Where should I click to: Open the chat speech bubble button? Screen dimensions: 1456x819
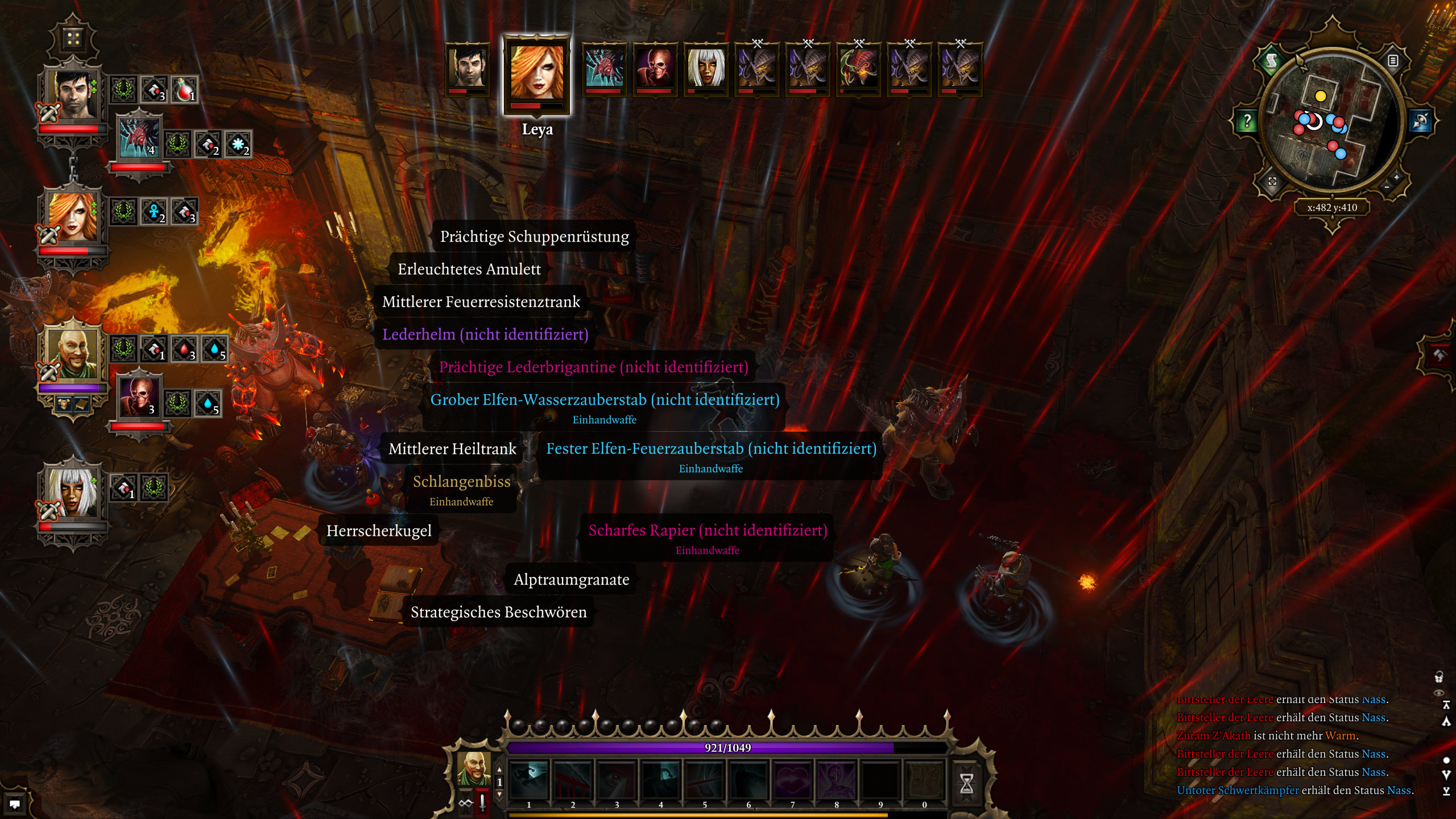(15, 804)
